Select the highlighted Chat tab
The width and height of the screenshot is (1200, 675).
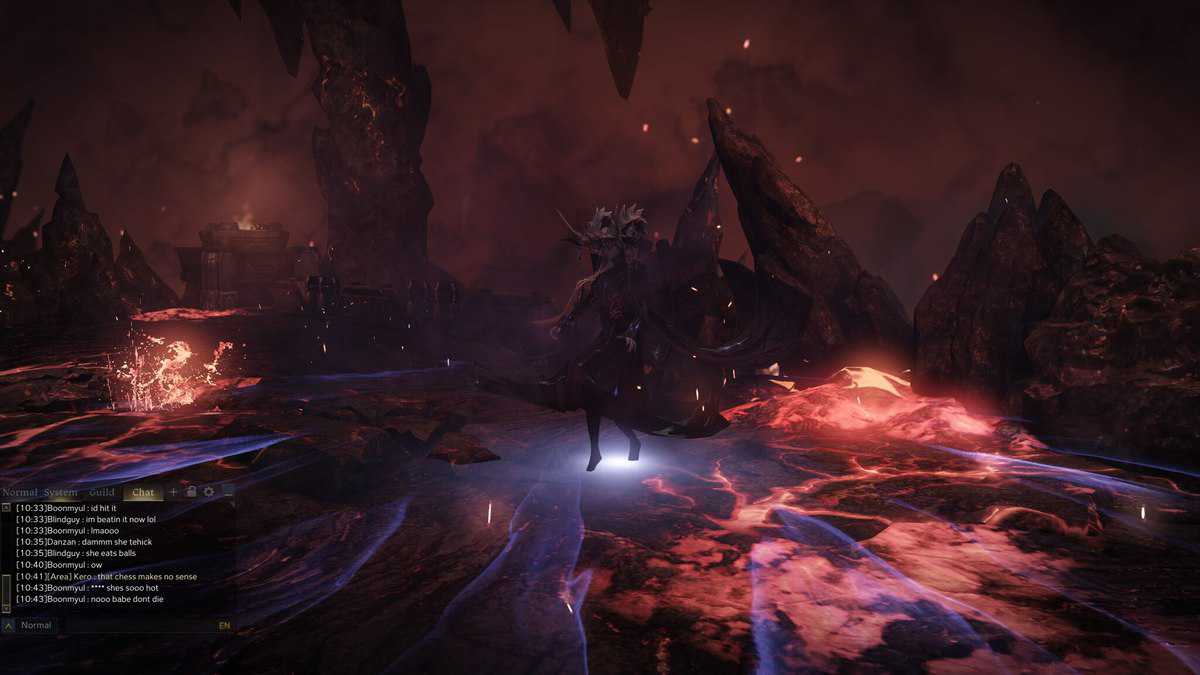143,492
